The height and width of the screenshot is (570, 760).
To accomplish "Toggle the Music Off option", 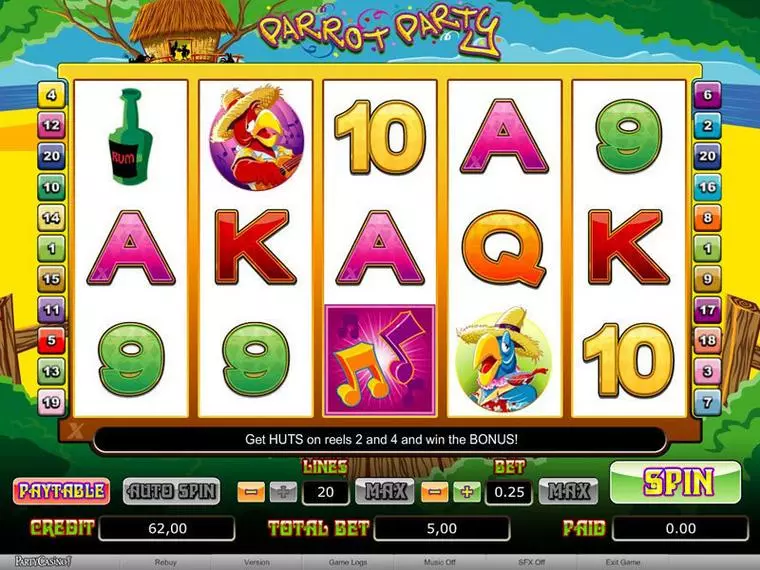I will (x=440, y=562).
